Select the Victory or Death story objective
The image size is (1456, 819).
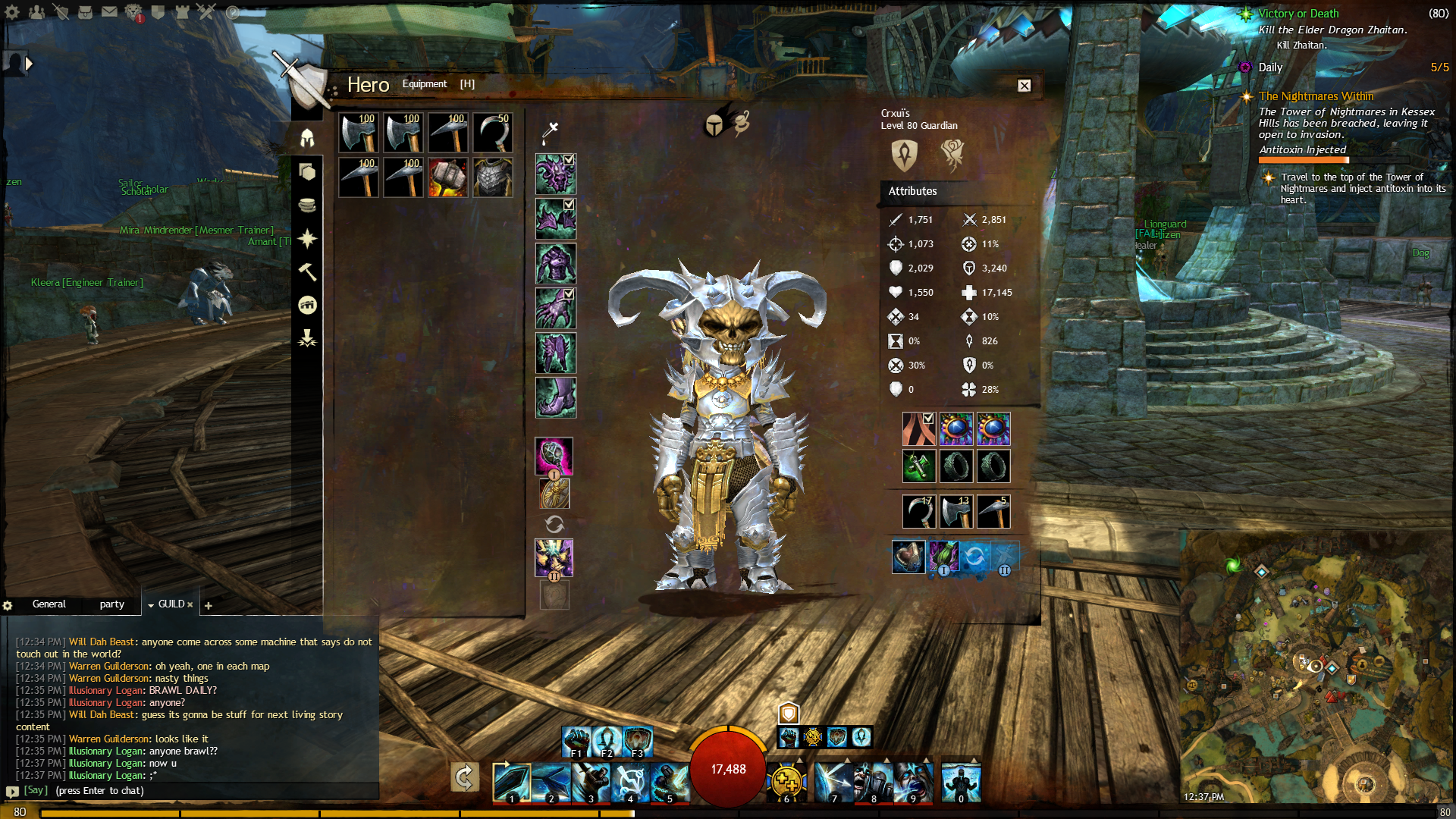[1298, 14]
